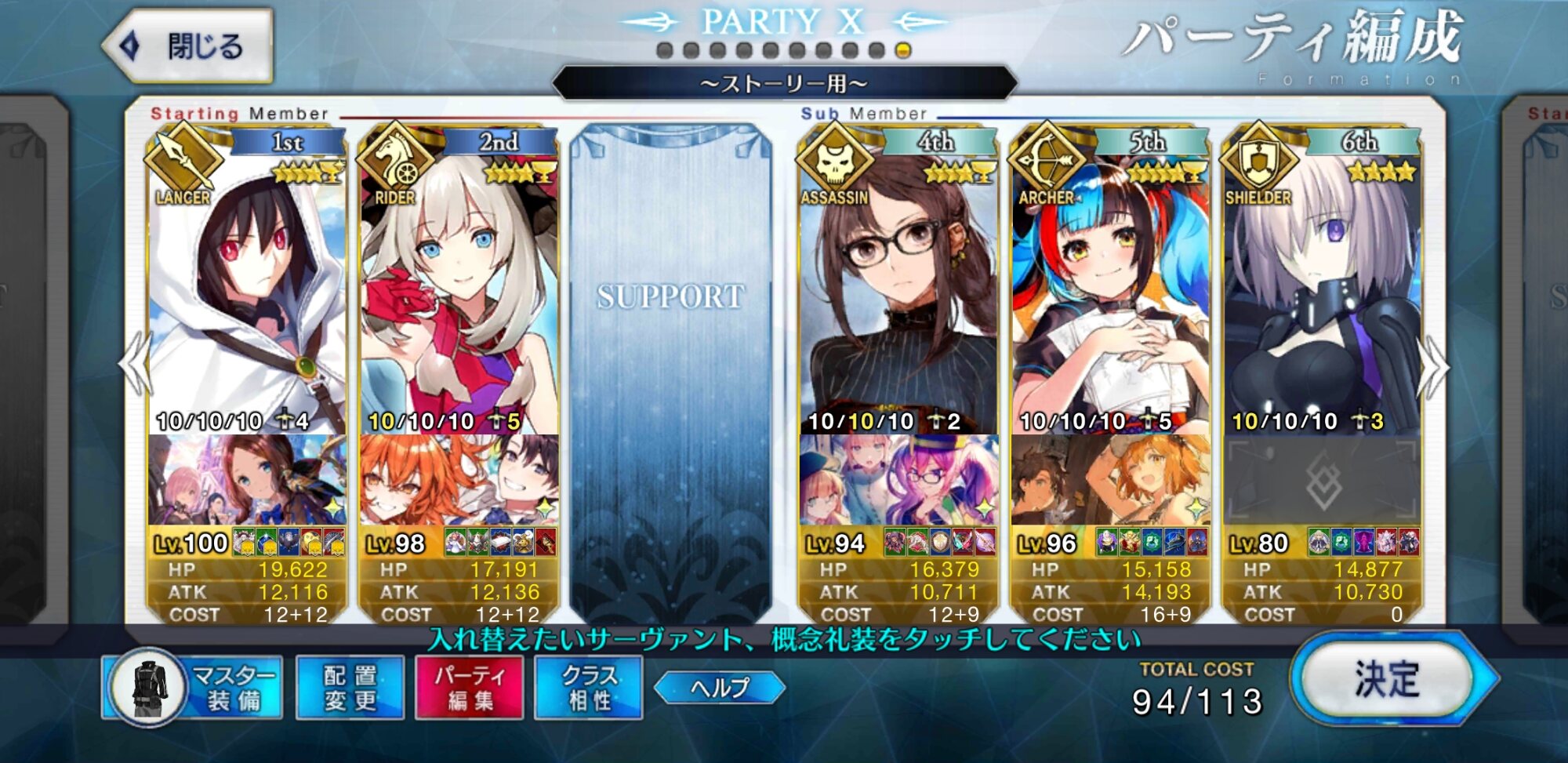Change the Lancer's equipped craft essence
Viewport: 1568px width, 763px height.
pyautogui.click(x=247, y=480)
